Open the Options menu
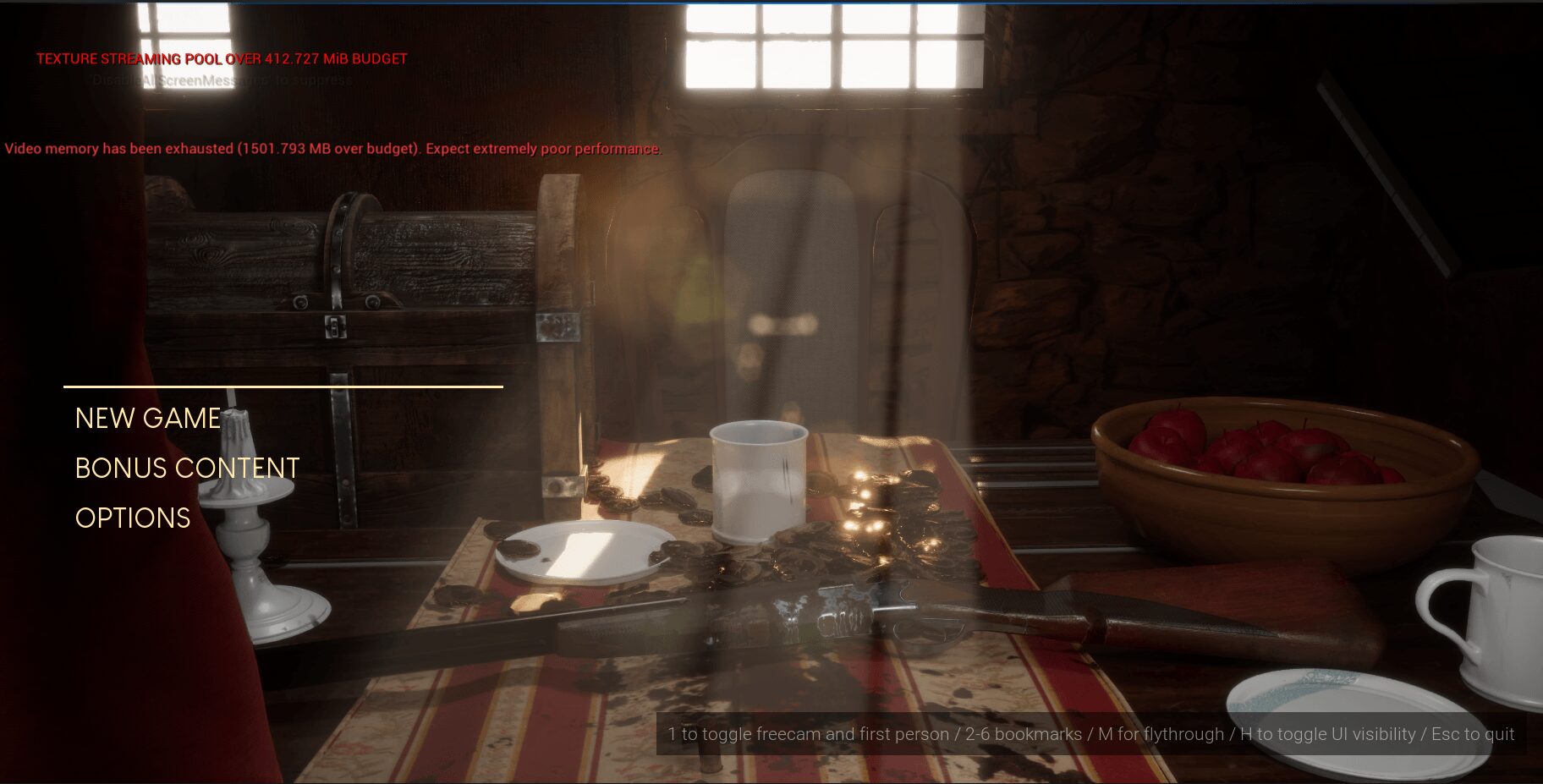 [133, 518]
